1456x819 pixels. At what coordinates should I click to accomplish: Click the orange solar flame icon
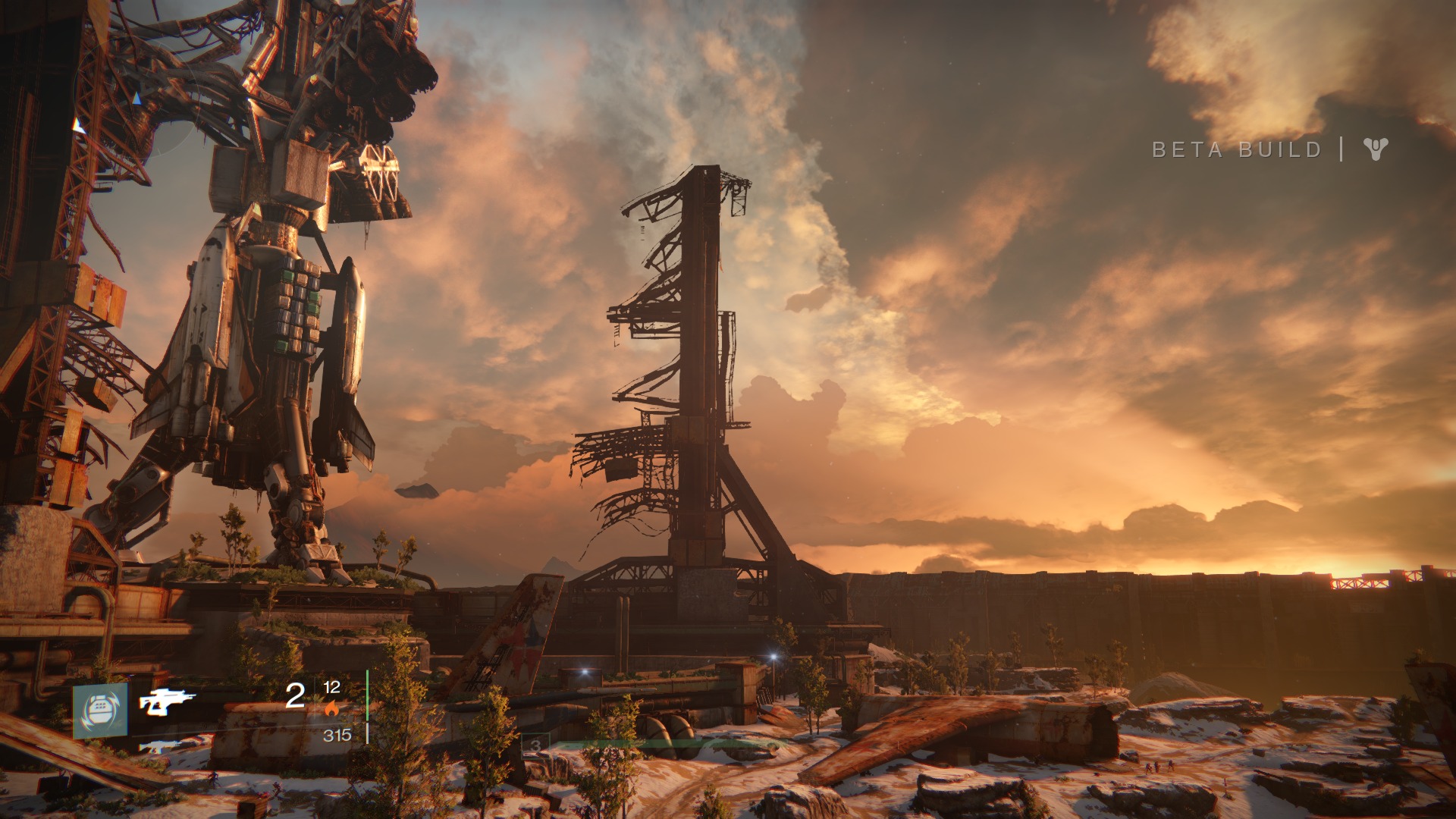tap(331, 709)
